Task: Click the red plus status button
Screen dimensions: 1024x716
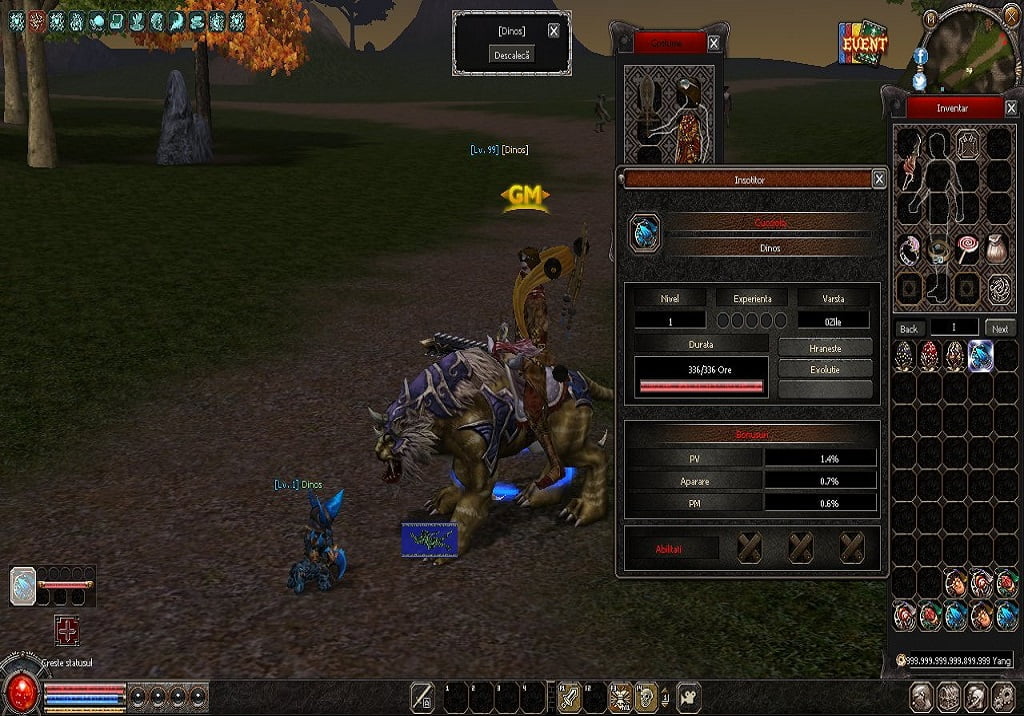Action: click(67, 630)
